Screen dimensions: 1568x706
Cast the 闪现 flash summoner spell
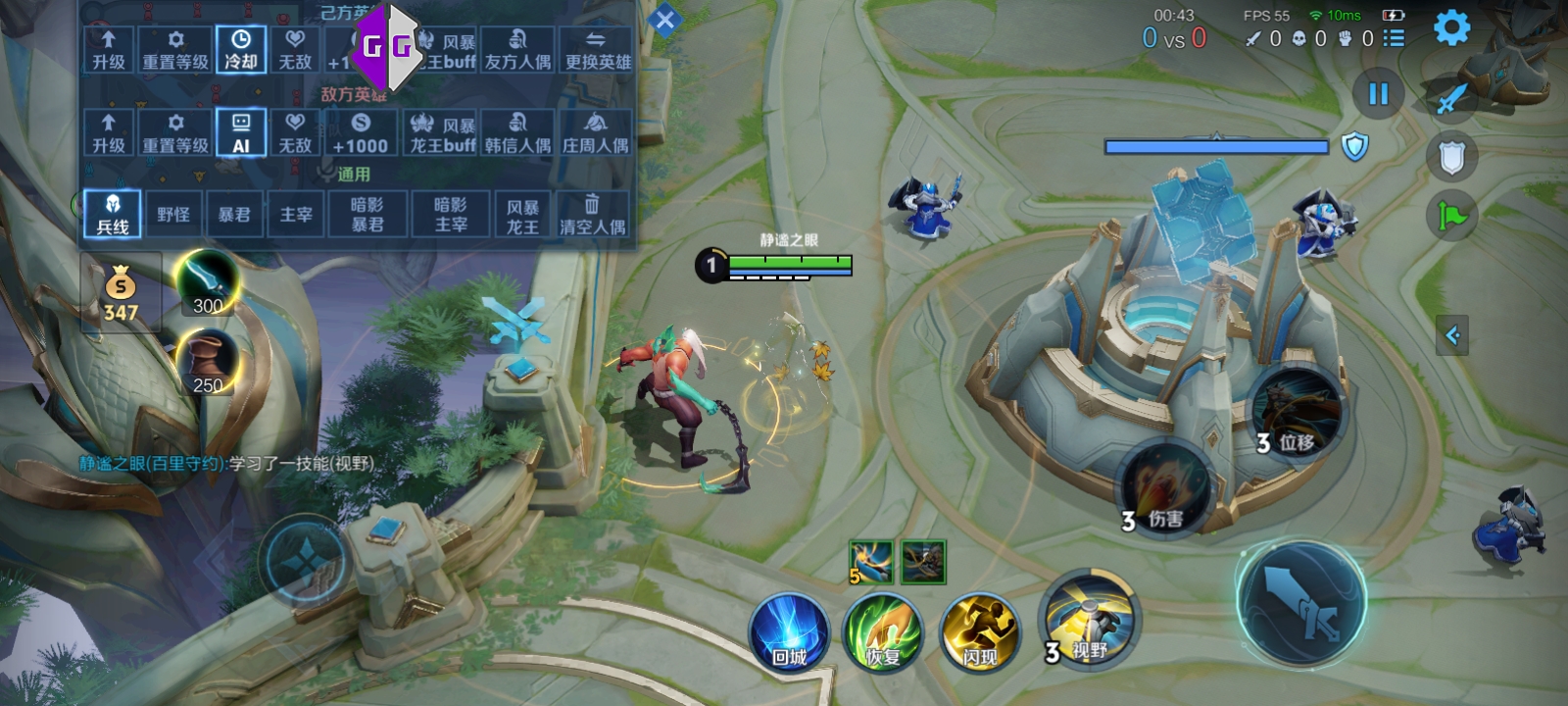979,632
